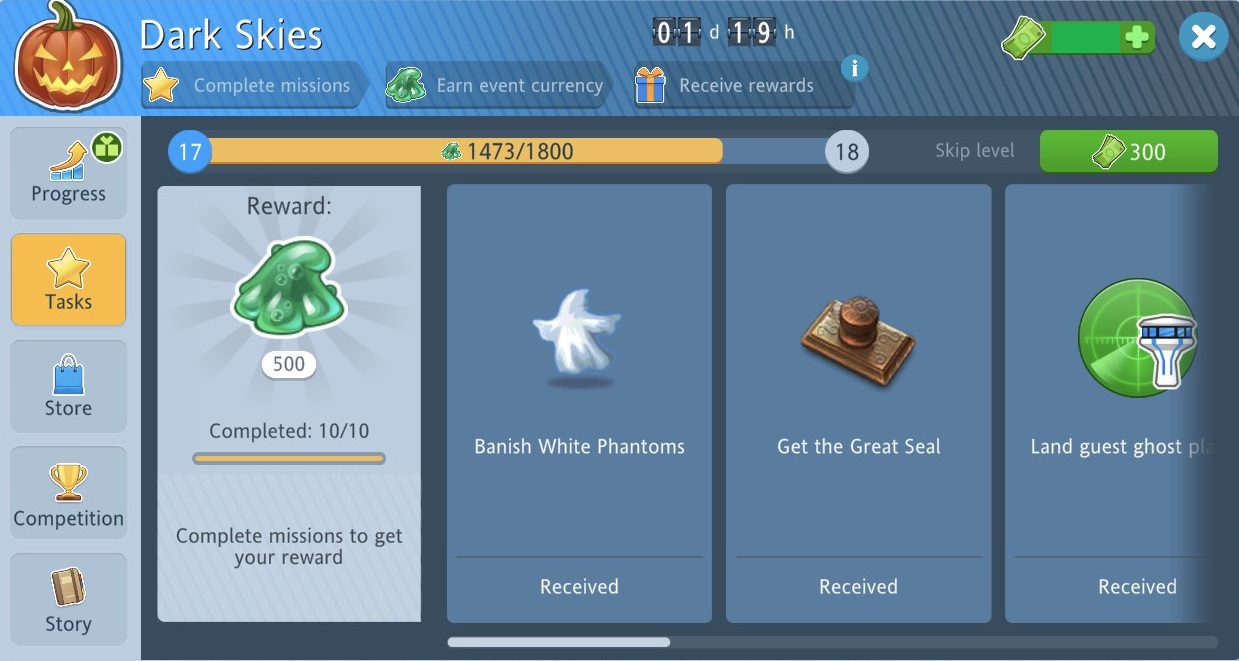Open the event Store tab
This screenshot has width=1239, height=661.
point(68,386)
